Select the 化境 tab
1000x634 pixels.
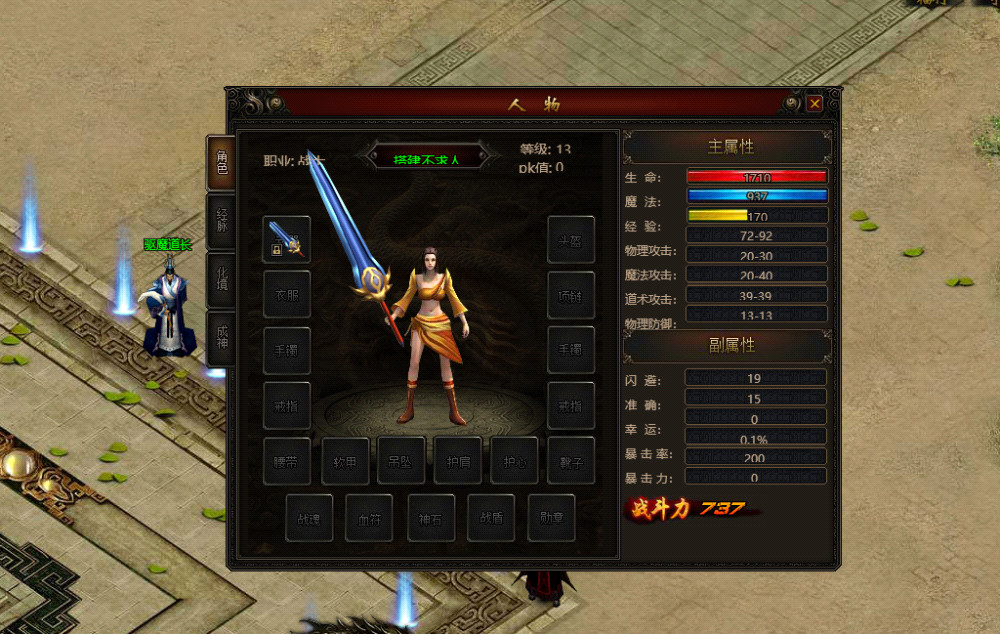(221, 280)
